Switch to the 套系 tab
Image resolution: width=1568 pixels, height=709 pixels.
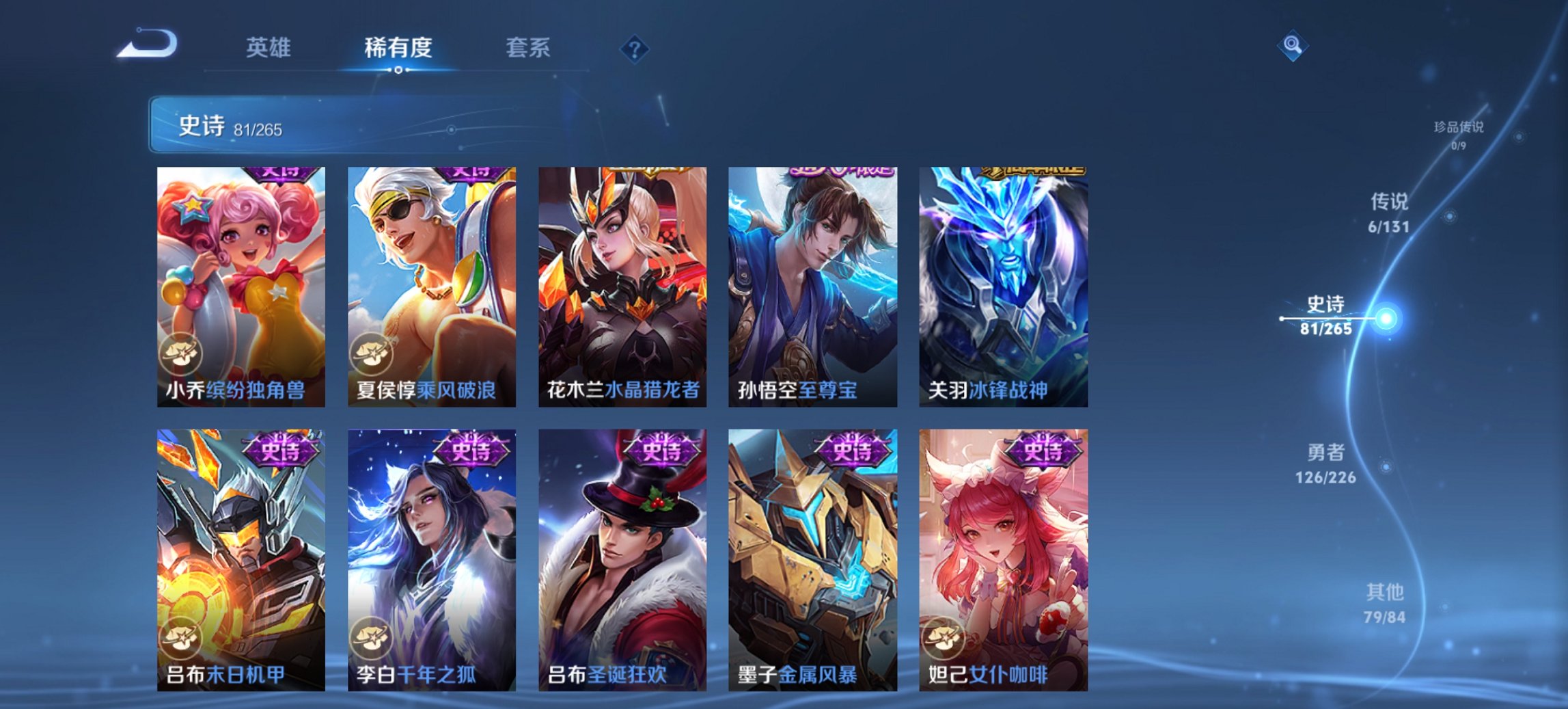pos(527,47)
